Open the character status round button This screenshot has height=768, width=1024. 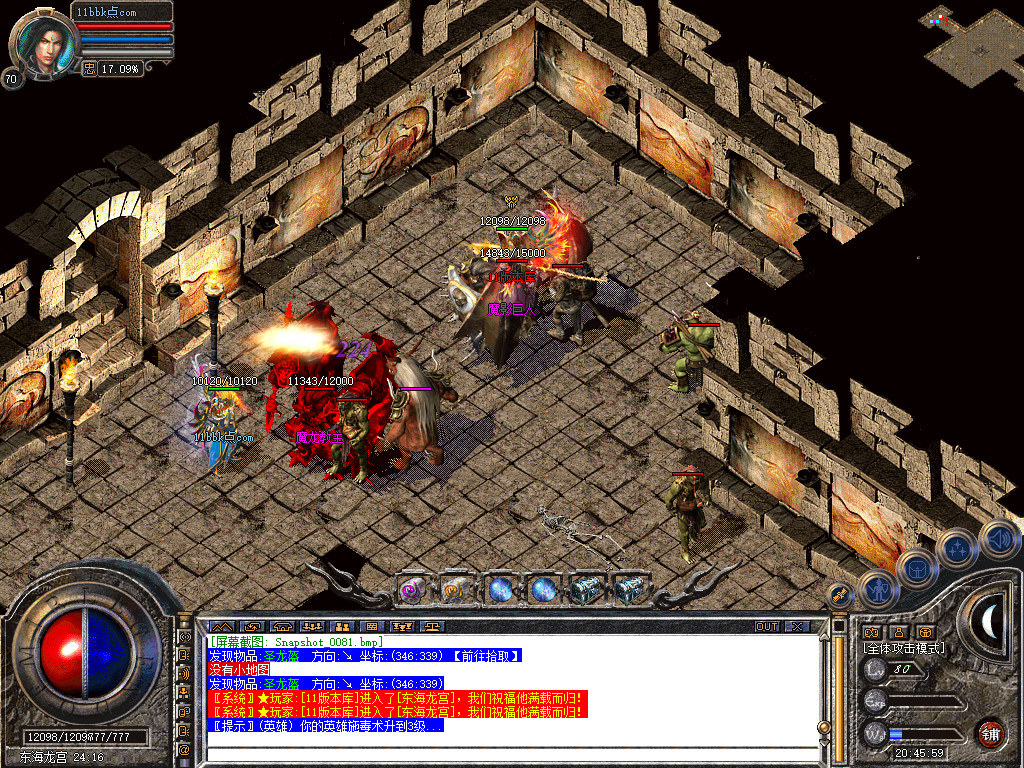(x=878, y=589)
